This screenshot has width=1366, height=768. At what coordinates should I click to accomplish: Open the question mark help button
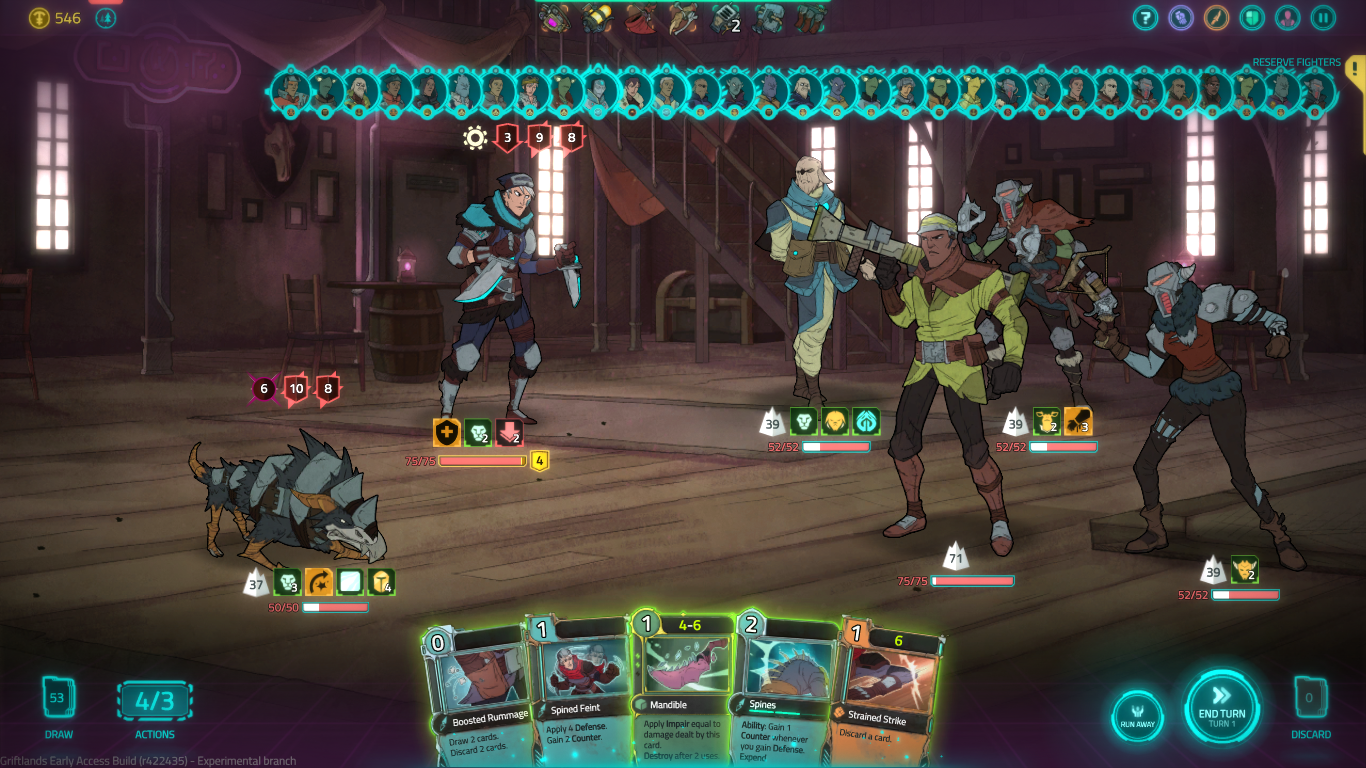pyautogui.click(x=1145, y=17)
